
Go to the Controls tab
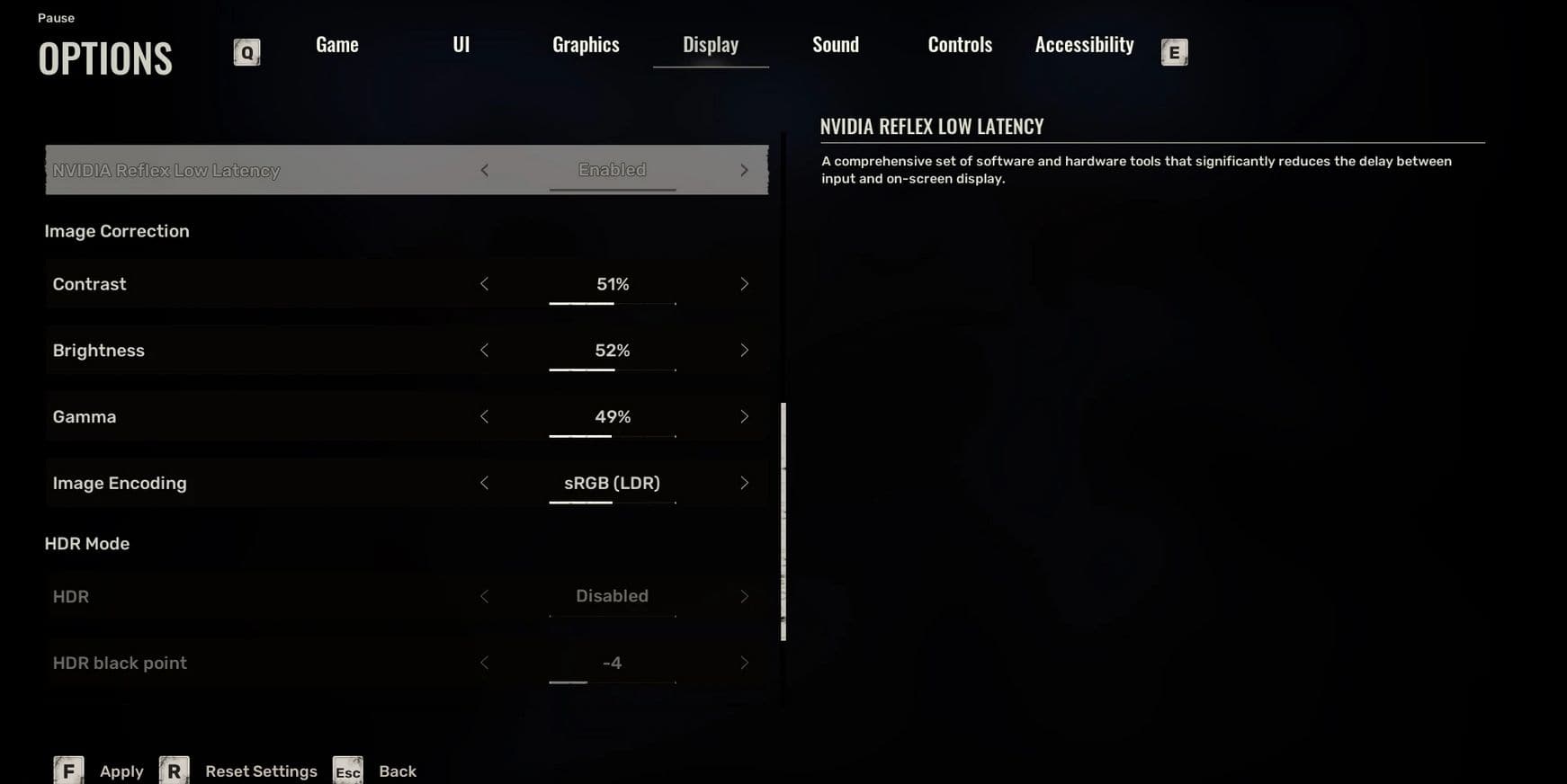[x=960, y=45]
